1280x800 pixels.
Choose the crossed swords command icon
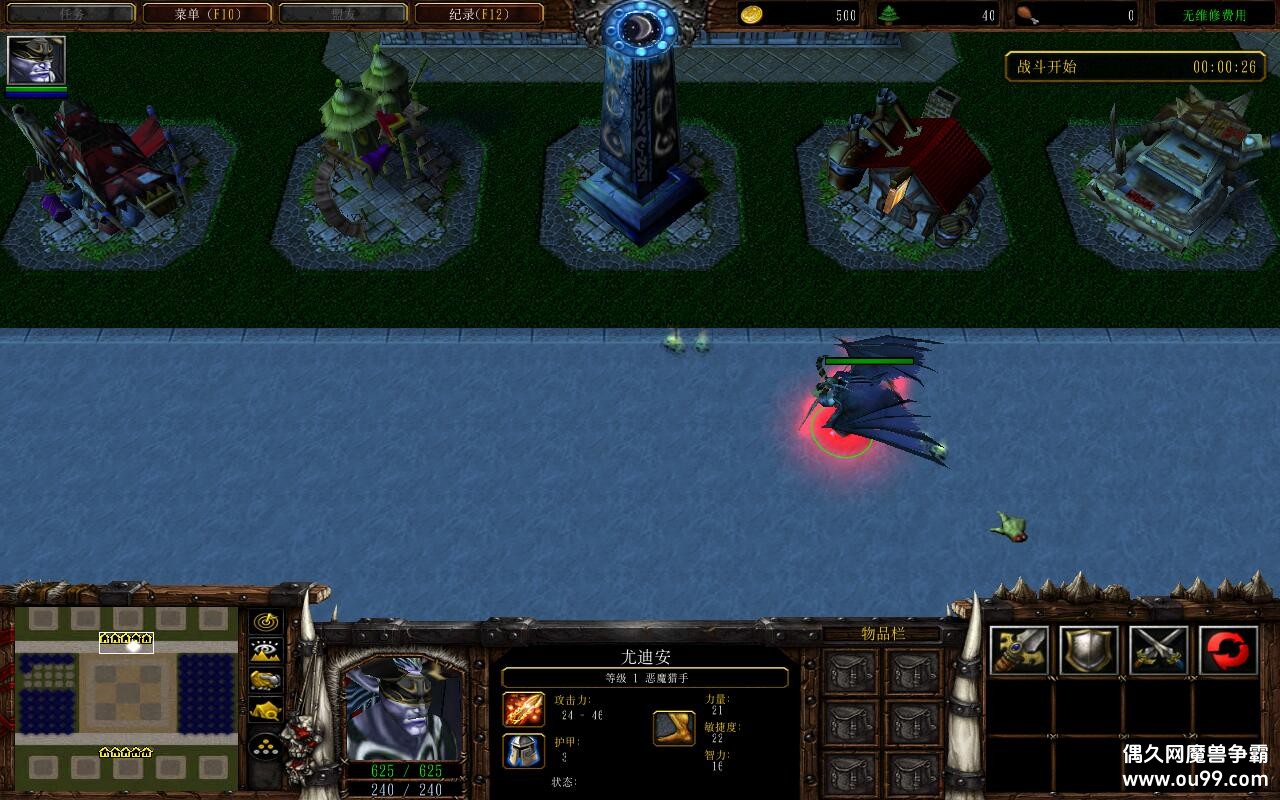tap(1159, 651)
